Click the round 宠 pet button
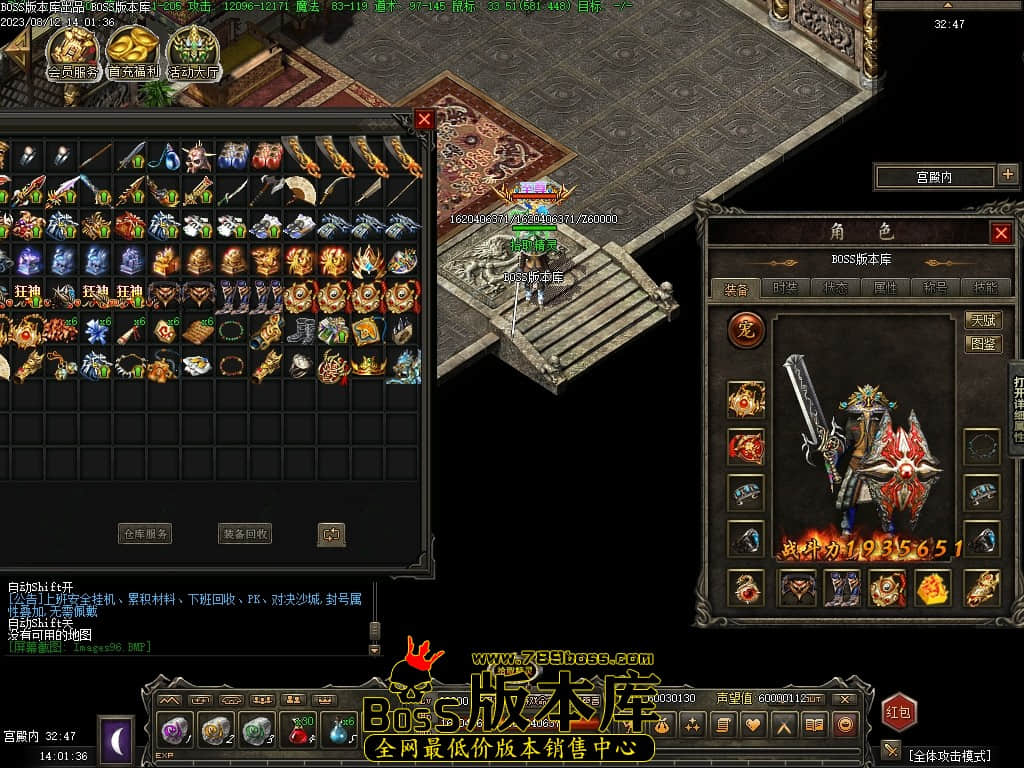This screenshot has height=768, width=1024. coord(746,329)
